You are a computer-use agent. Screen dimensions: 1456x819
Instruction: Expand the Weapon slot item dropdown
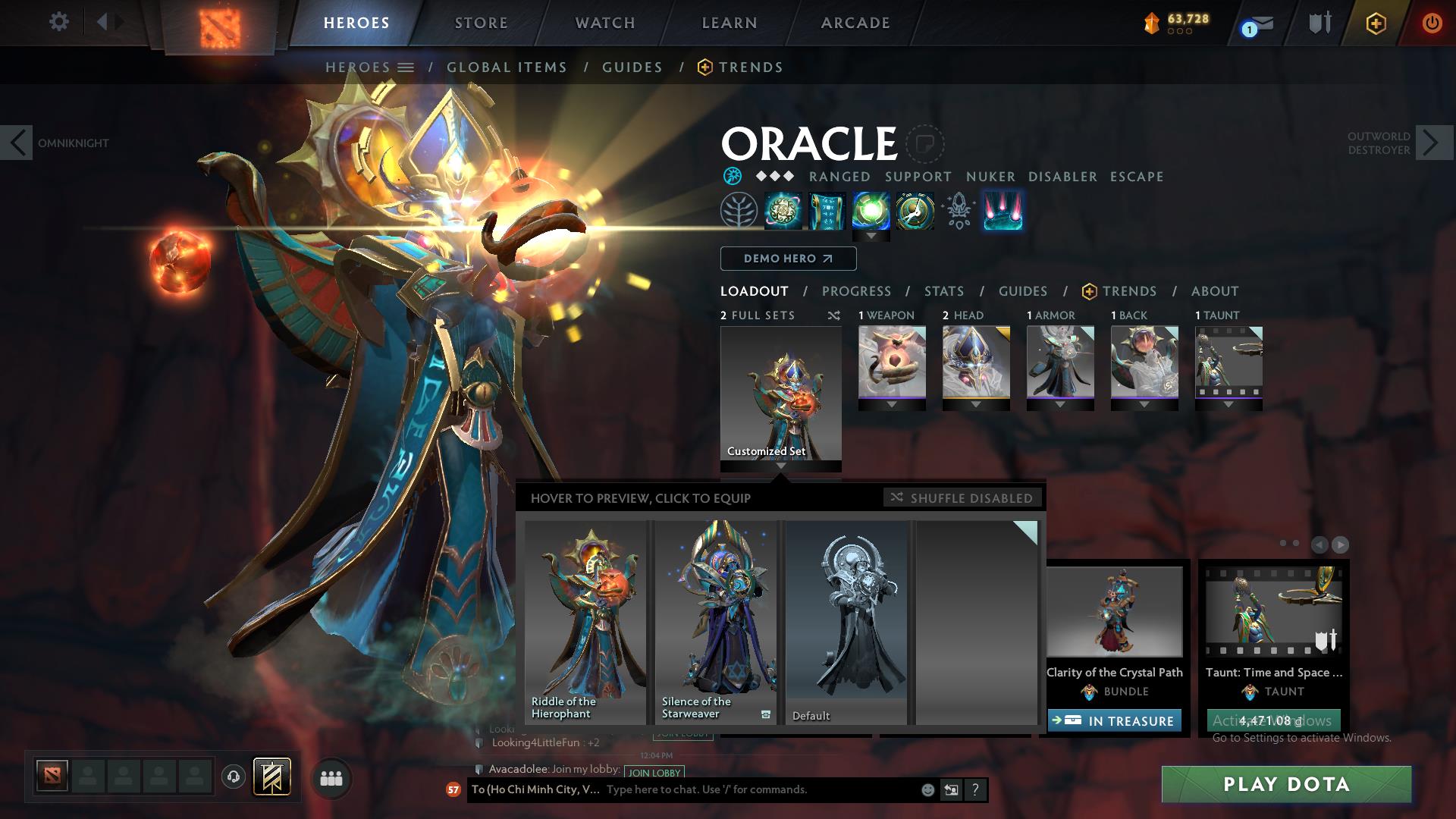(x=892, y=405)
